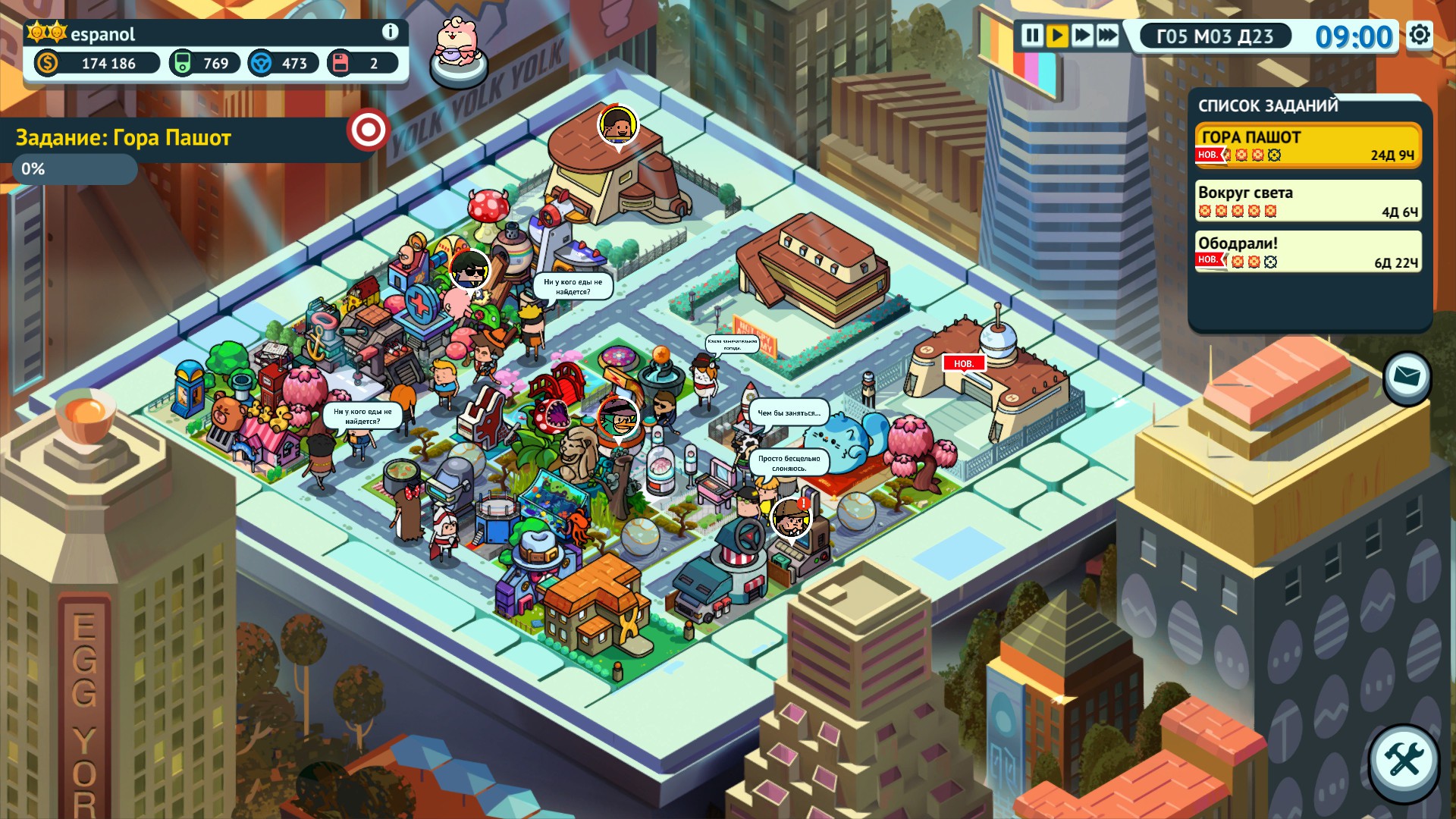Choose the Ободрали! task entry
This screenshot has height=819, width=1456.
click(1307, 252)
